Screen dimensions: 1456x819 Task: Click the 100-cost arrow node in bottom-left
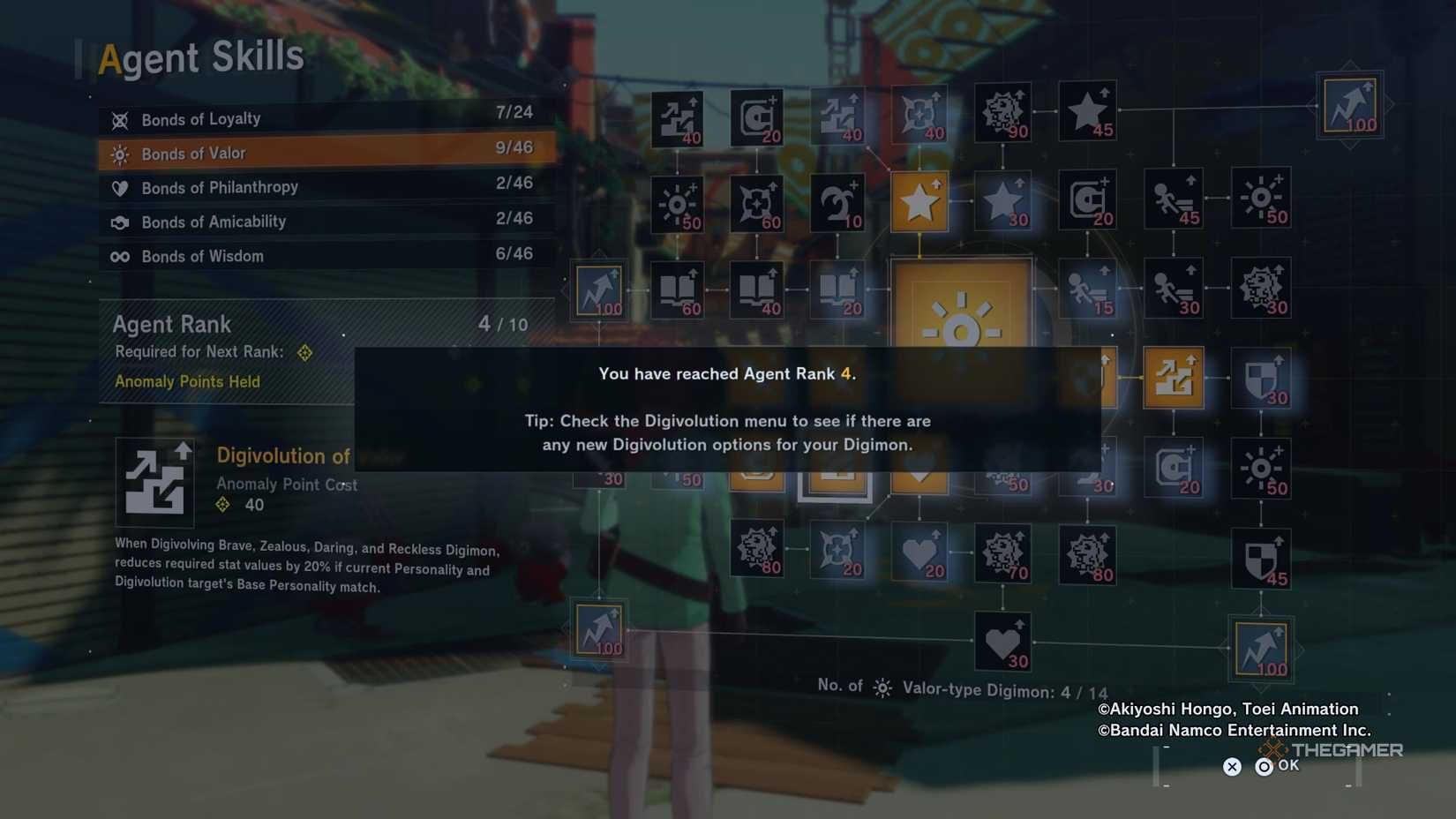pyautogui.click(x=599, y=629)
